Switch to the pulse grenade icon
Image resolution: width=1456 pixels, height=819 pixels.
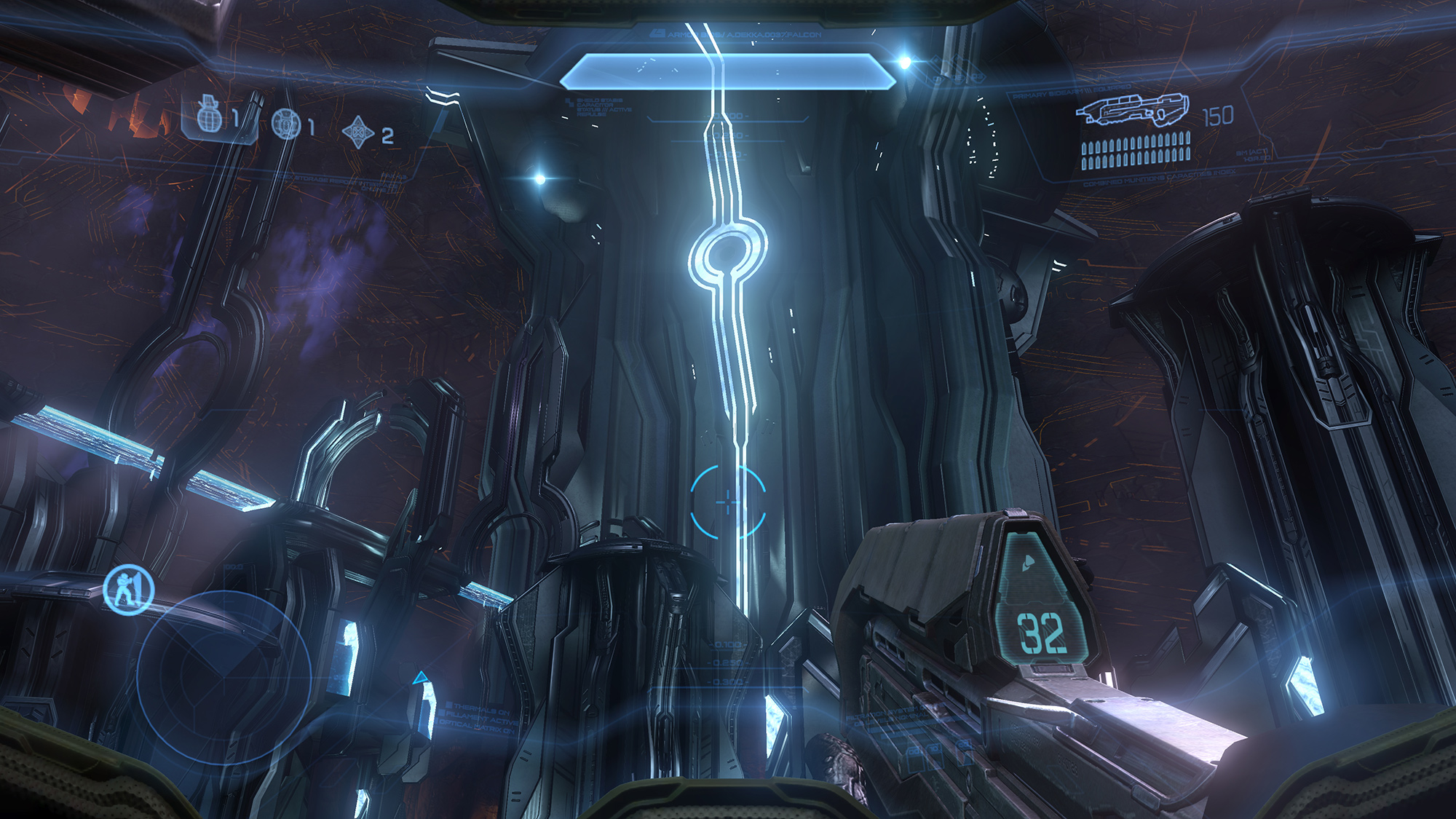coord(358,132)
